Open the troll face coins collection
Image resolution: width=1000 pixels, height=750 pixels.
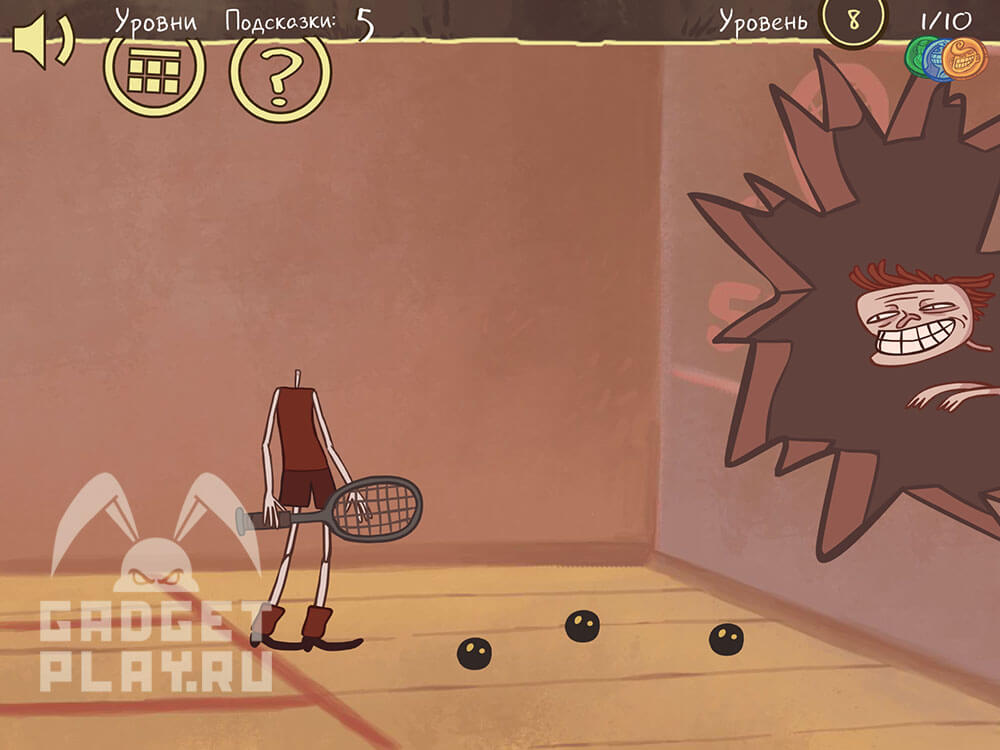pyautogui.click(x=946, y=59)
